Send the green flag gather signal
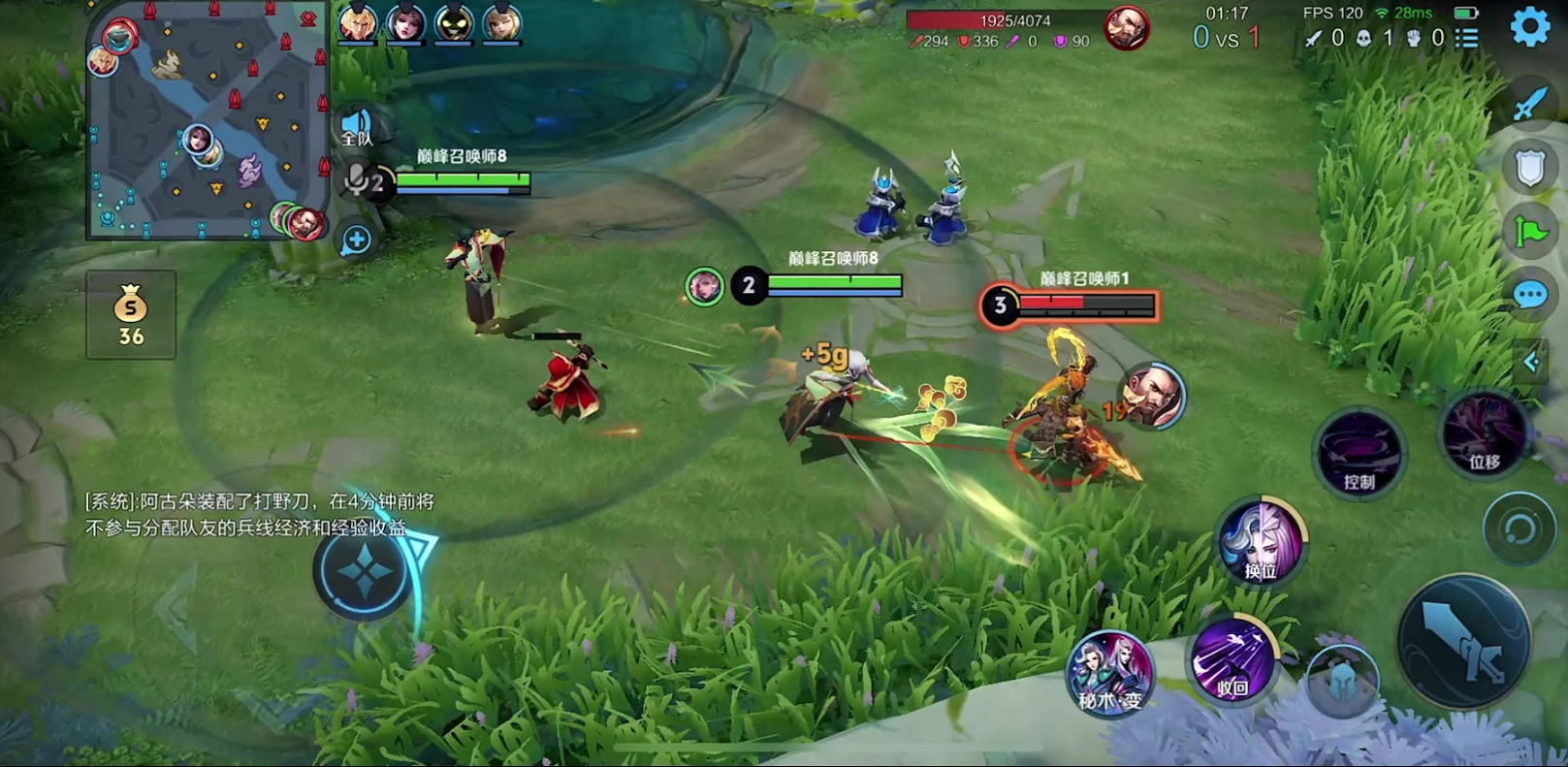The width and height of the screenshot is (1568, 767). [x=1529, y=232]
